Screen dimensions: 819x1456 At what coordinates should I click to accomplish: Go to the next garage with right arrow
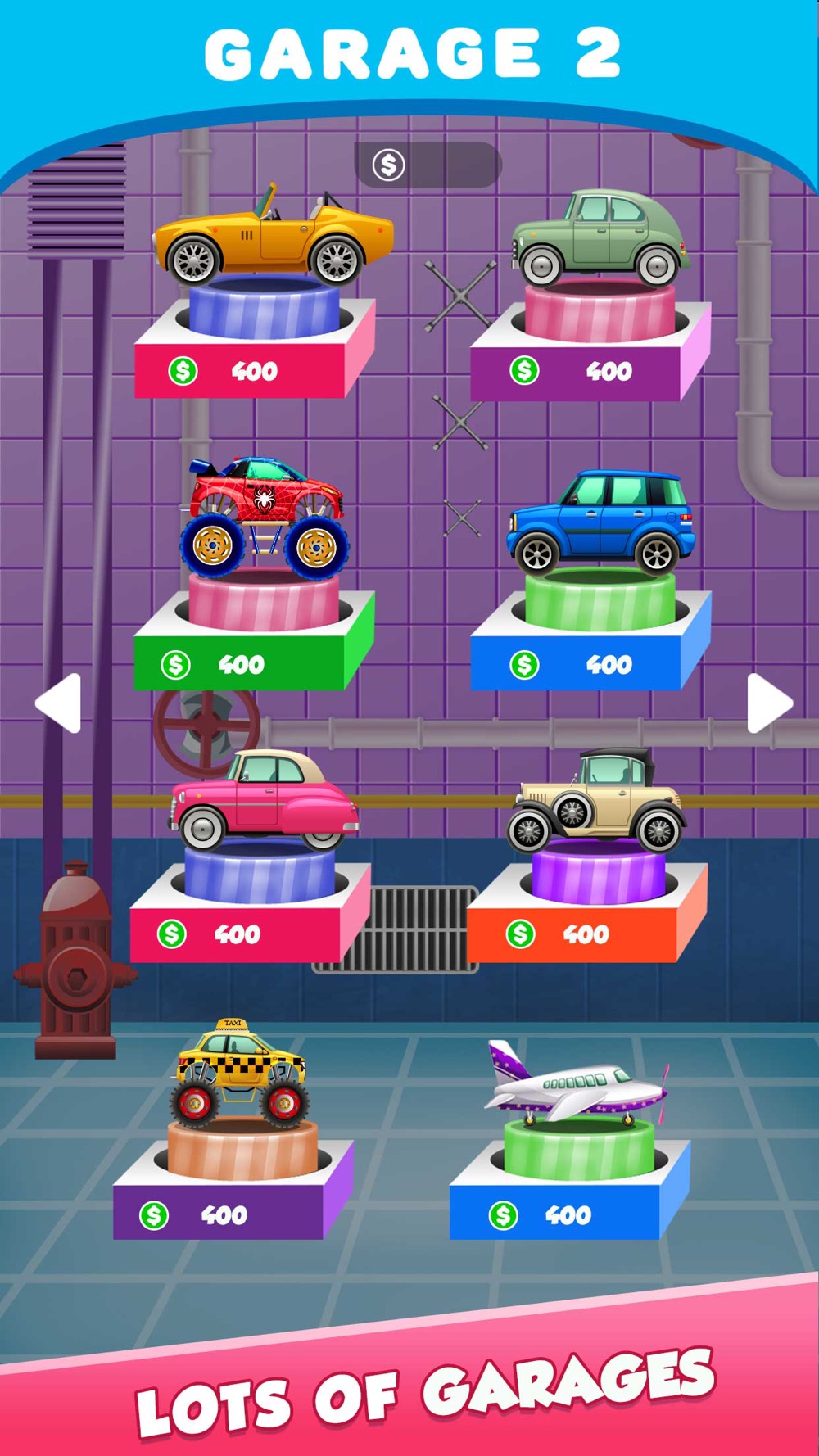[769, 703]
